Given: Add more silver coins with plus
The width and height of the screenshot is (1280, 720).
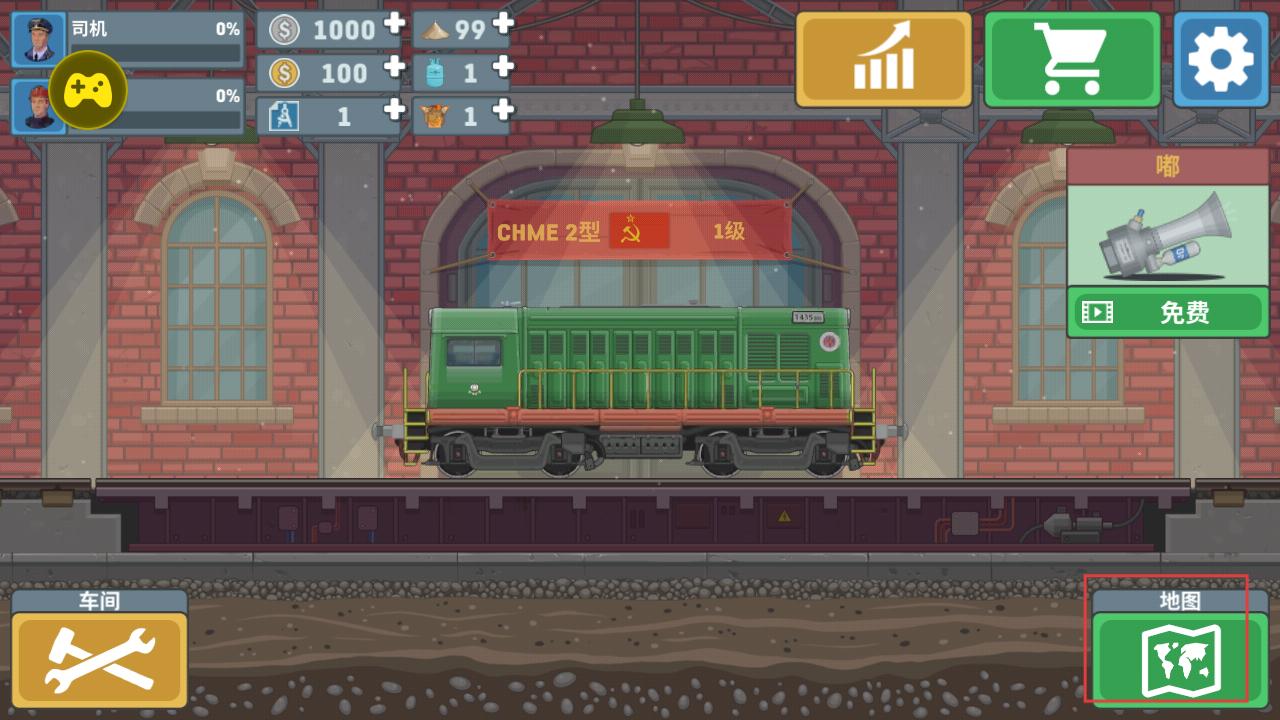Looking at the screenshot, I should tap(395, 24).
